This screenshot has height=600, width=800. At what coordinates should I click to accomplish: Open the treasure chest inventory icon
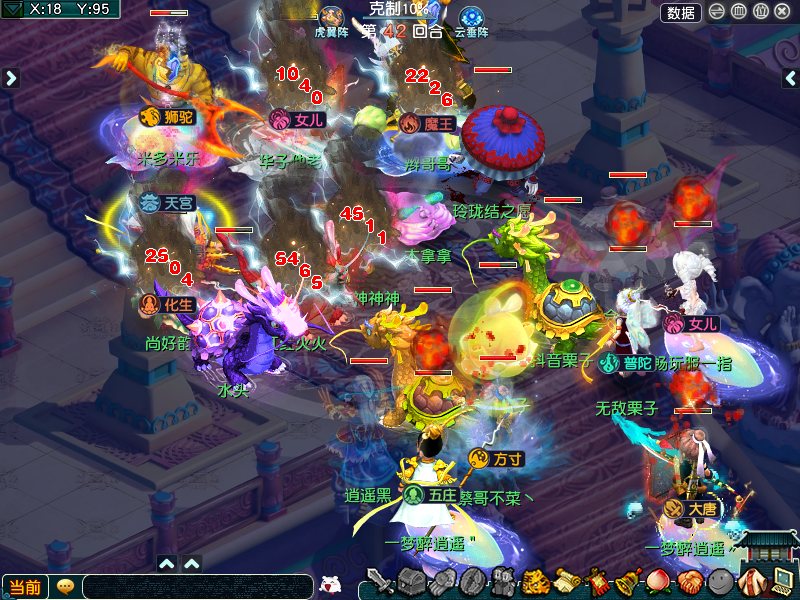click(411, 581)
